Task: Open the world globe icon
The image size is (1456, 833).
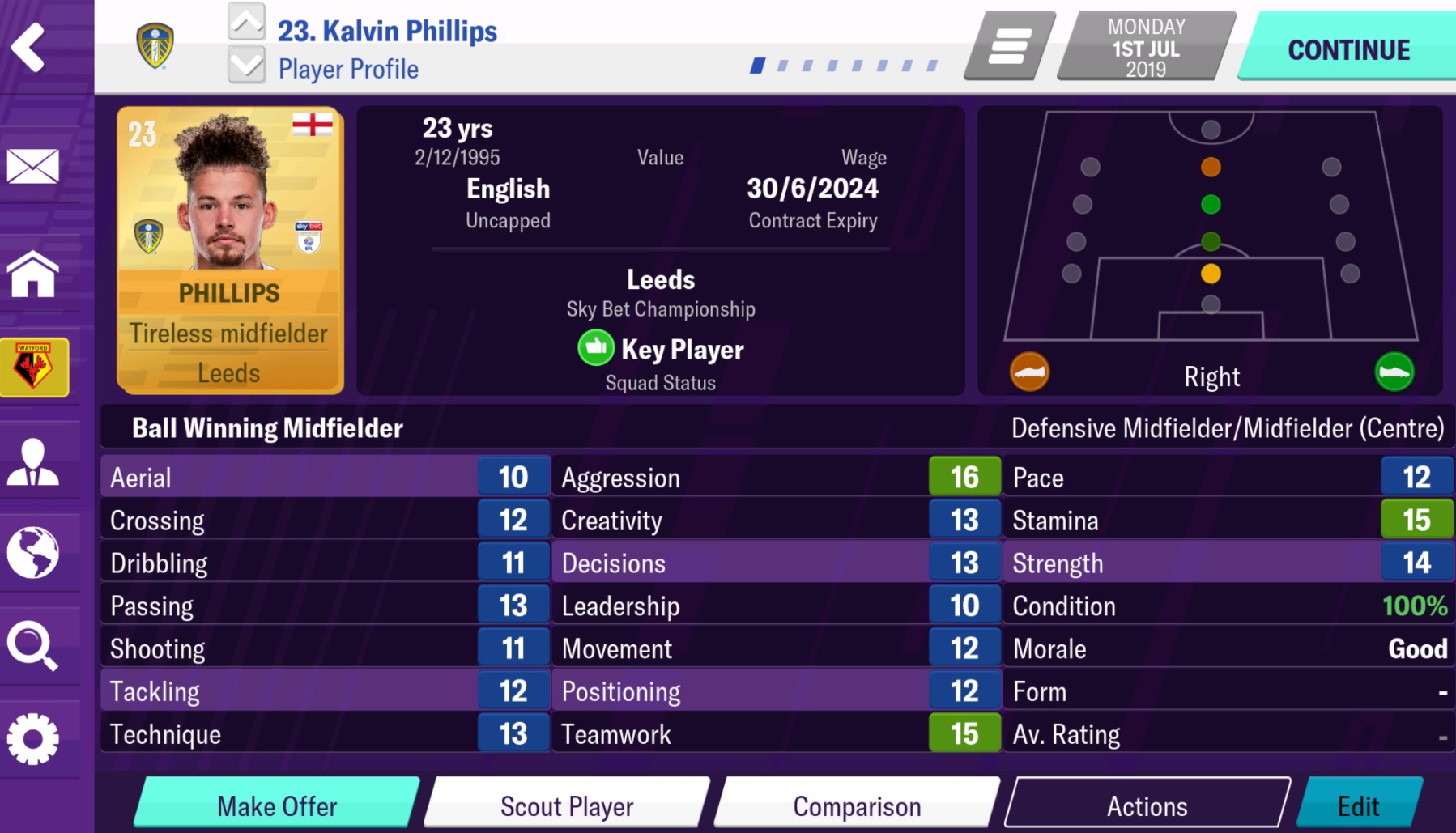Action: [x=33, y=553]
